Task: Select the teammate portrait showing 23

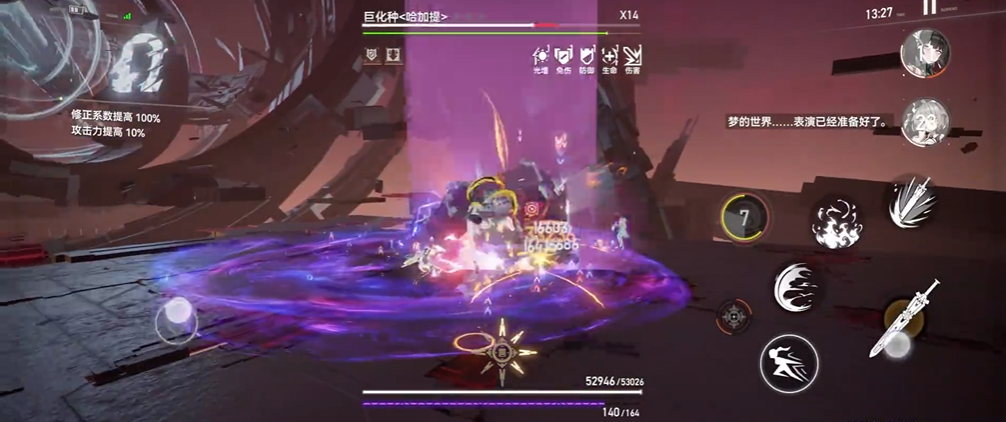Action: pyautogui.click(x=923, y=122)
